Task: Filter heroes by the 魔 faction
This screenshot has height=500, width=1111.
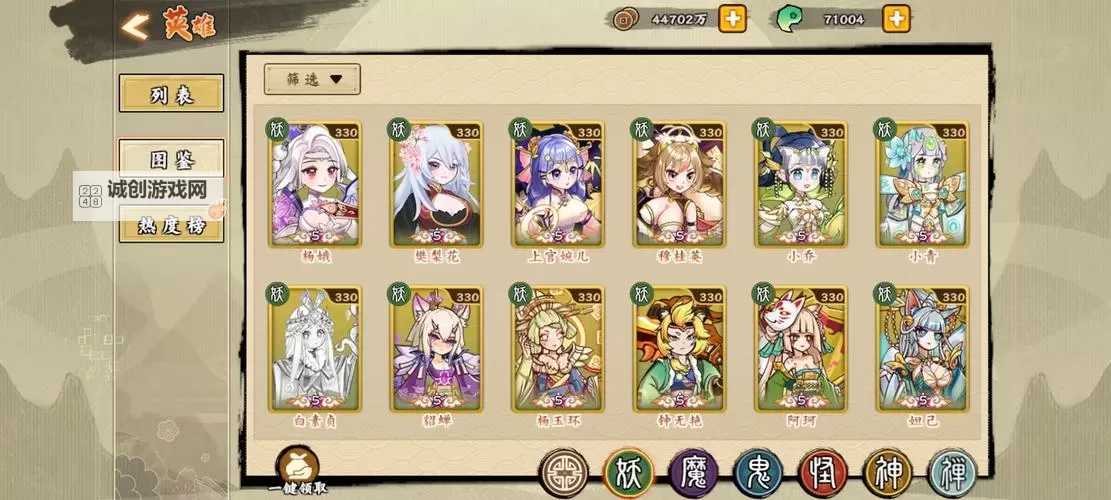Action: (x=693, y=473)
